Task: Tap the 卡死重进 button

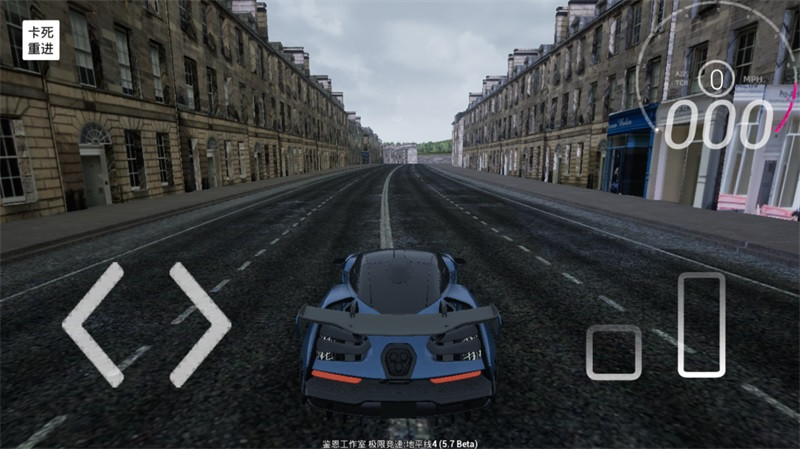Action: (41, 40)
